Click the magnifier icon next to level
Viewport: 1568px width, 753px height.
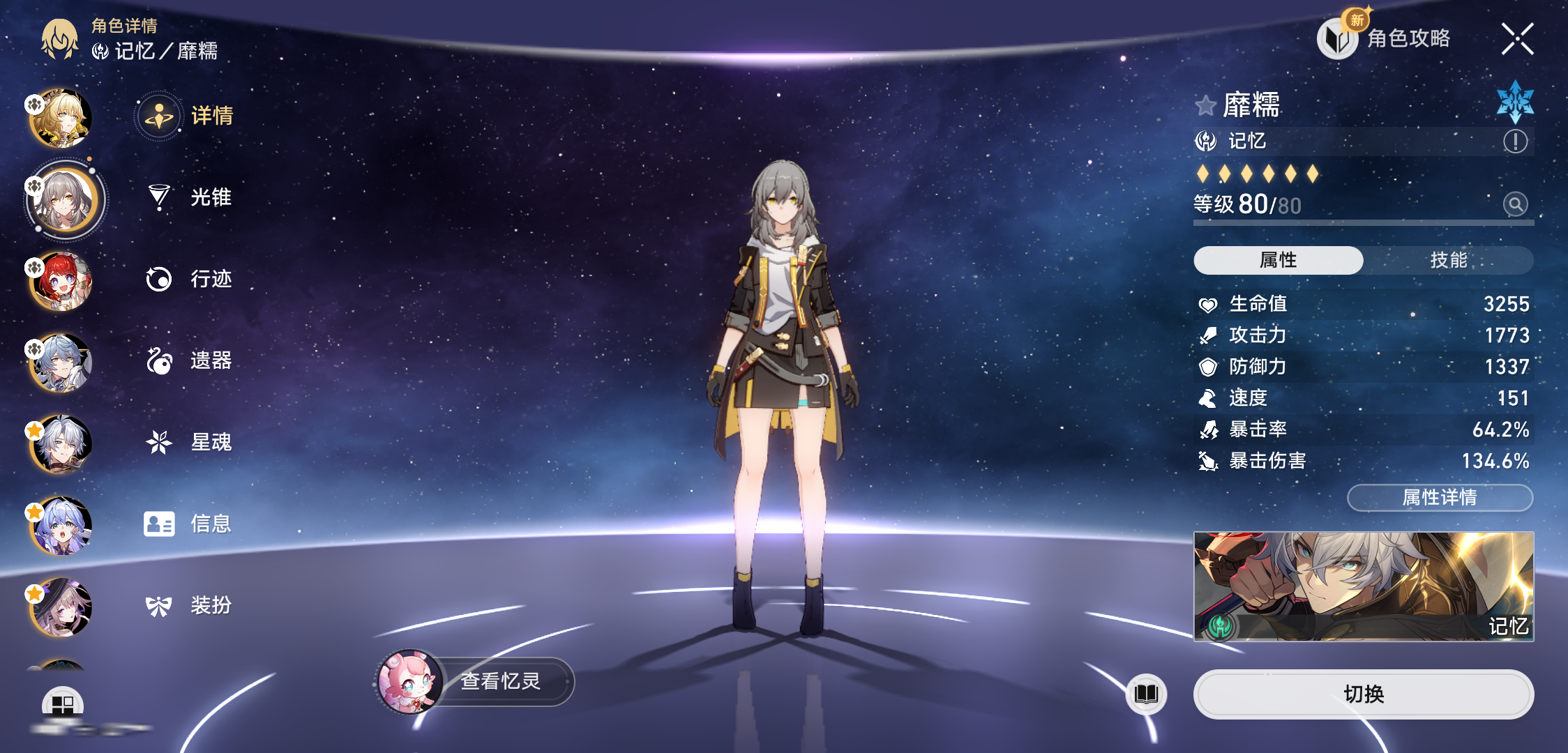coord(1515,204)
